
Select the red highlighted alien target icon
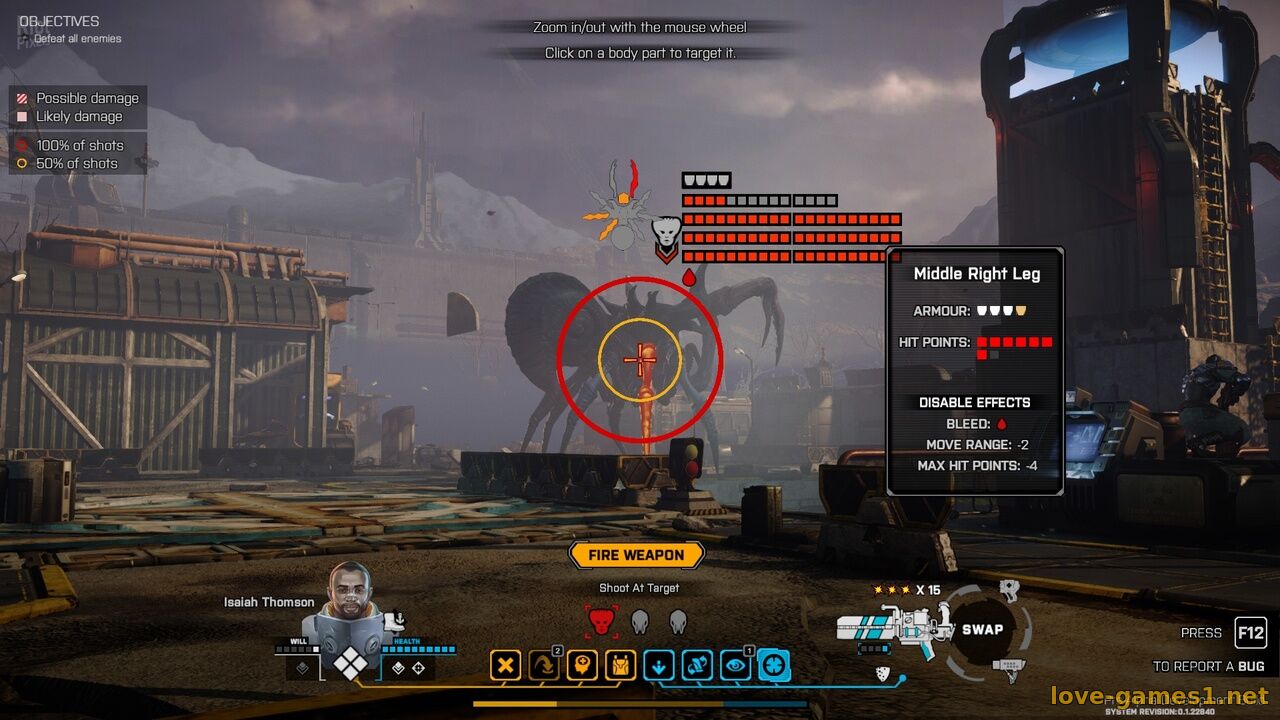[x=600, y=622]
